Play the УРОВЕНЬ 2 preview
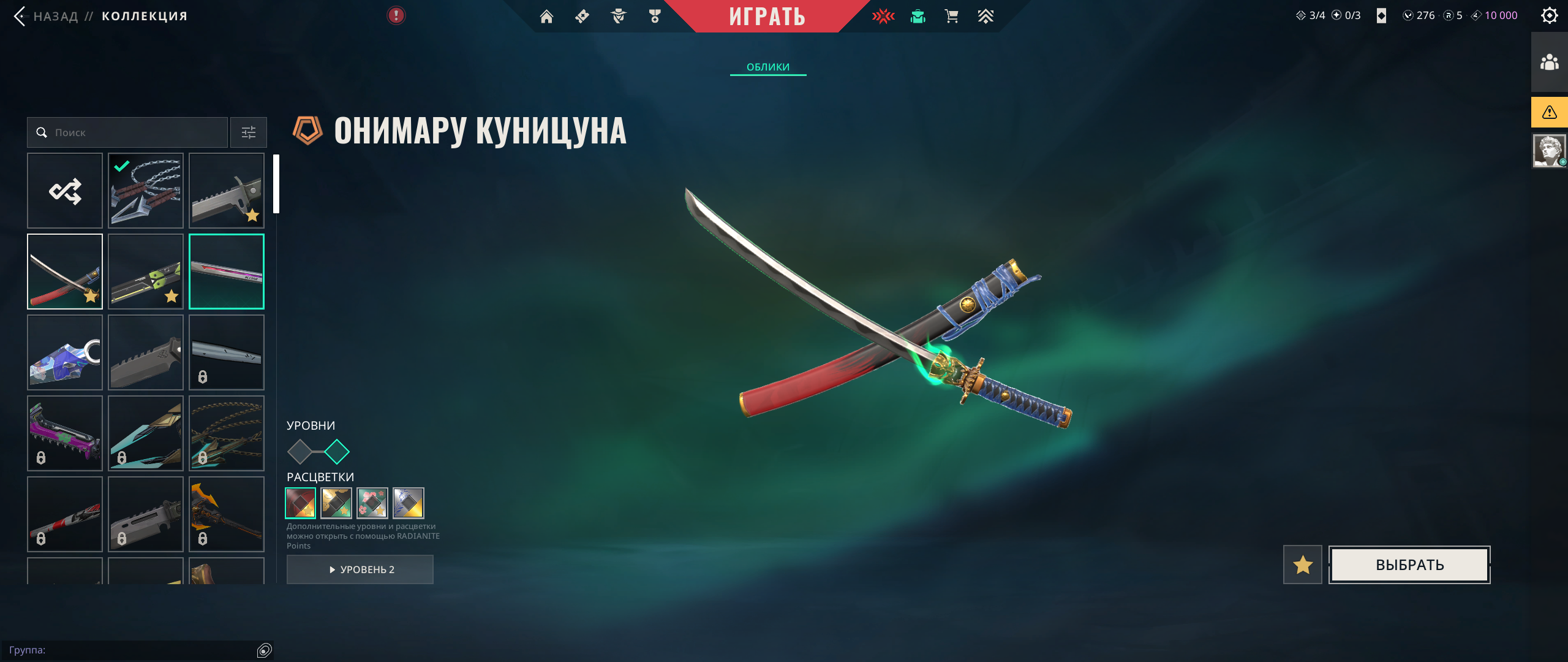This screenshot has width=1568, height=662. point(360,569)
